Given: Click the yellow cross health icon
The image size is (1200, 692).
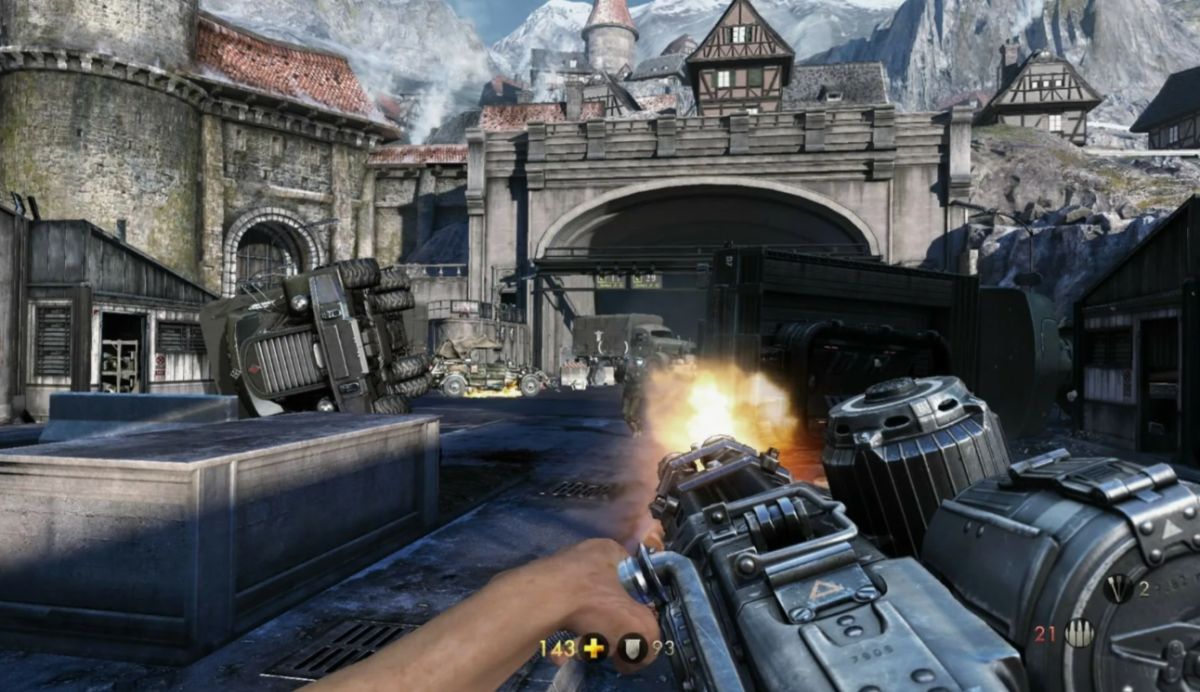Looking at the screenshot, I should [595, 648].
